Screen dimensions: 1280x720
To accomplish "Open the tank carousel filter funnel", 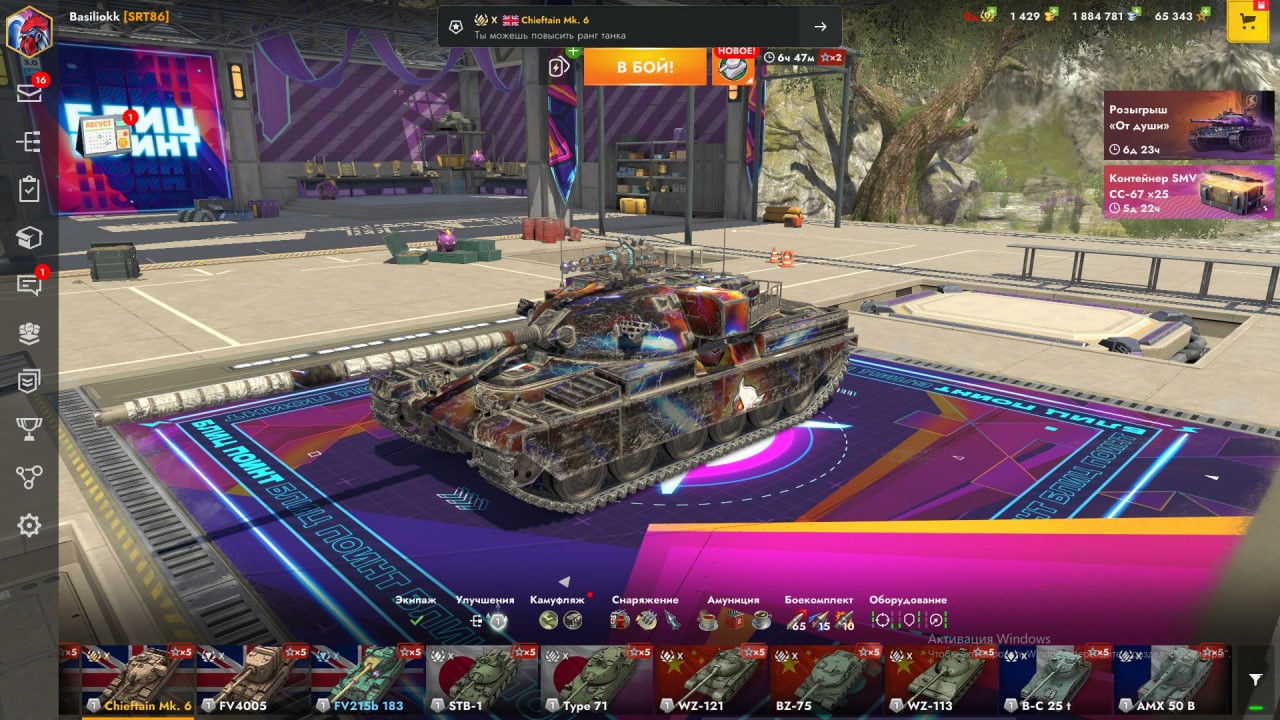I will [1255, 680].
